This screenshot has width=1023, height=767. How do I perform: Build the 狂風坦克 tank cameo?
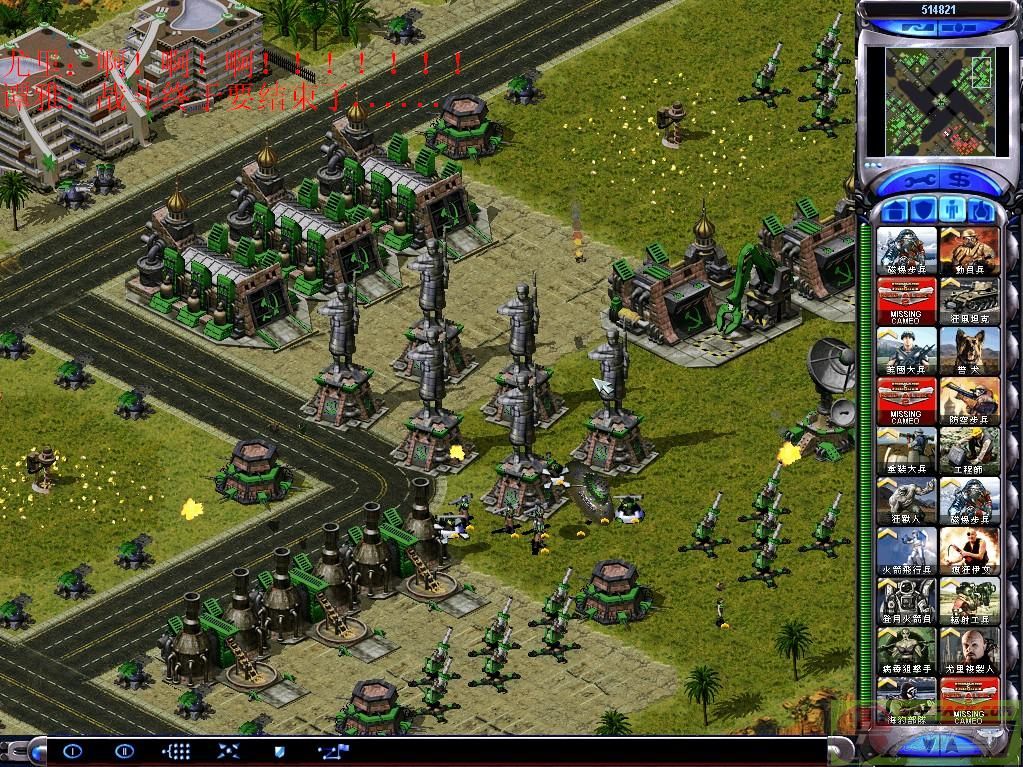click(x=969, y=302)
